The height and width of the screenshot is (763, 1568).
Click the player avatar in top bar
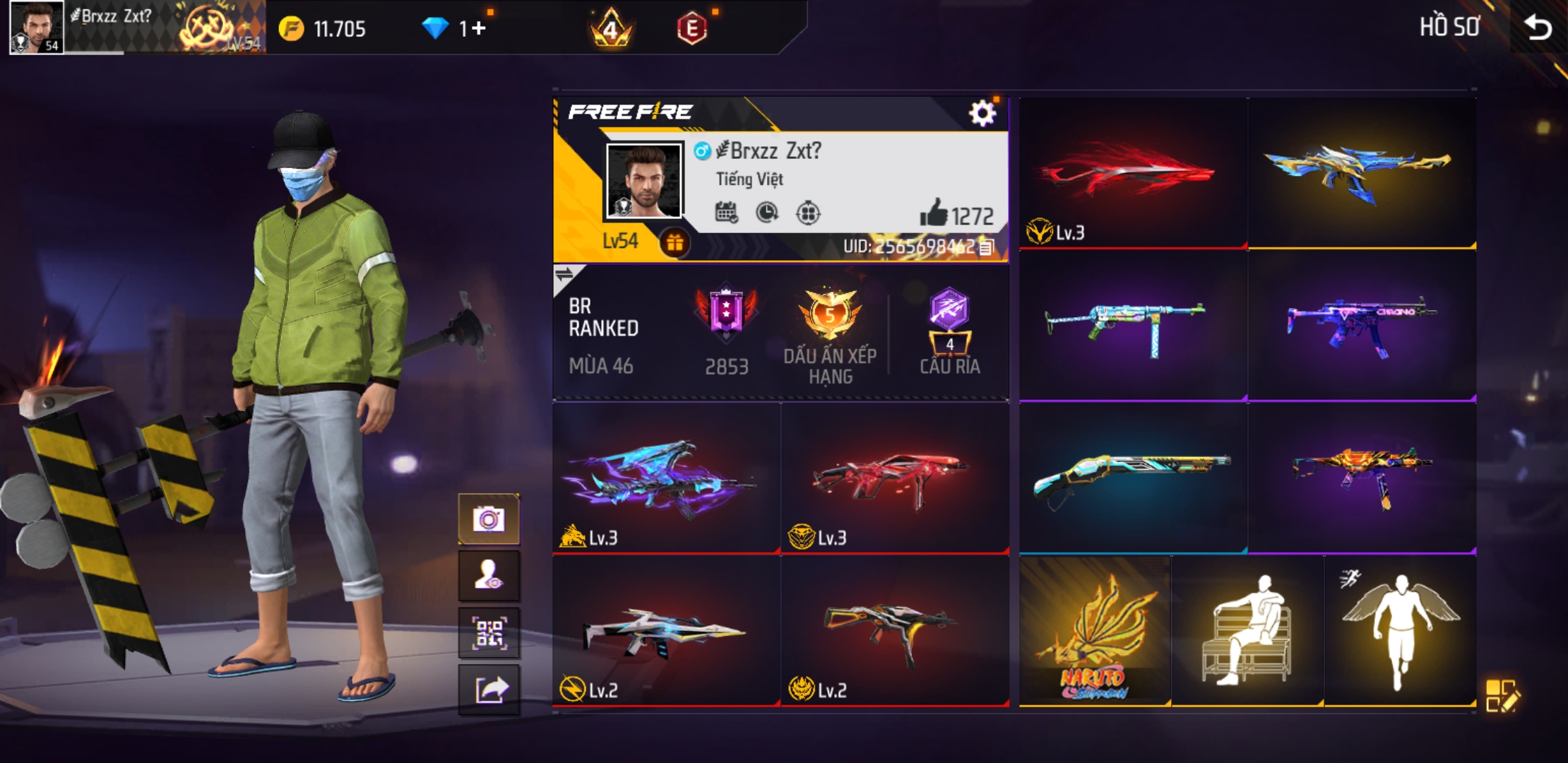[37, 27]
